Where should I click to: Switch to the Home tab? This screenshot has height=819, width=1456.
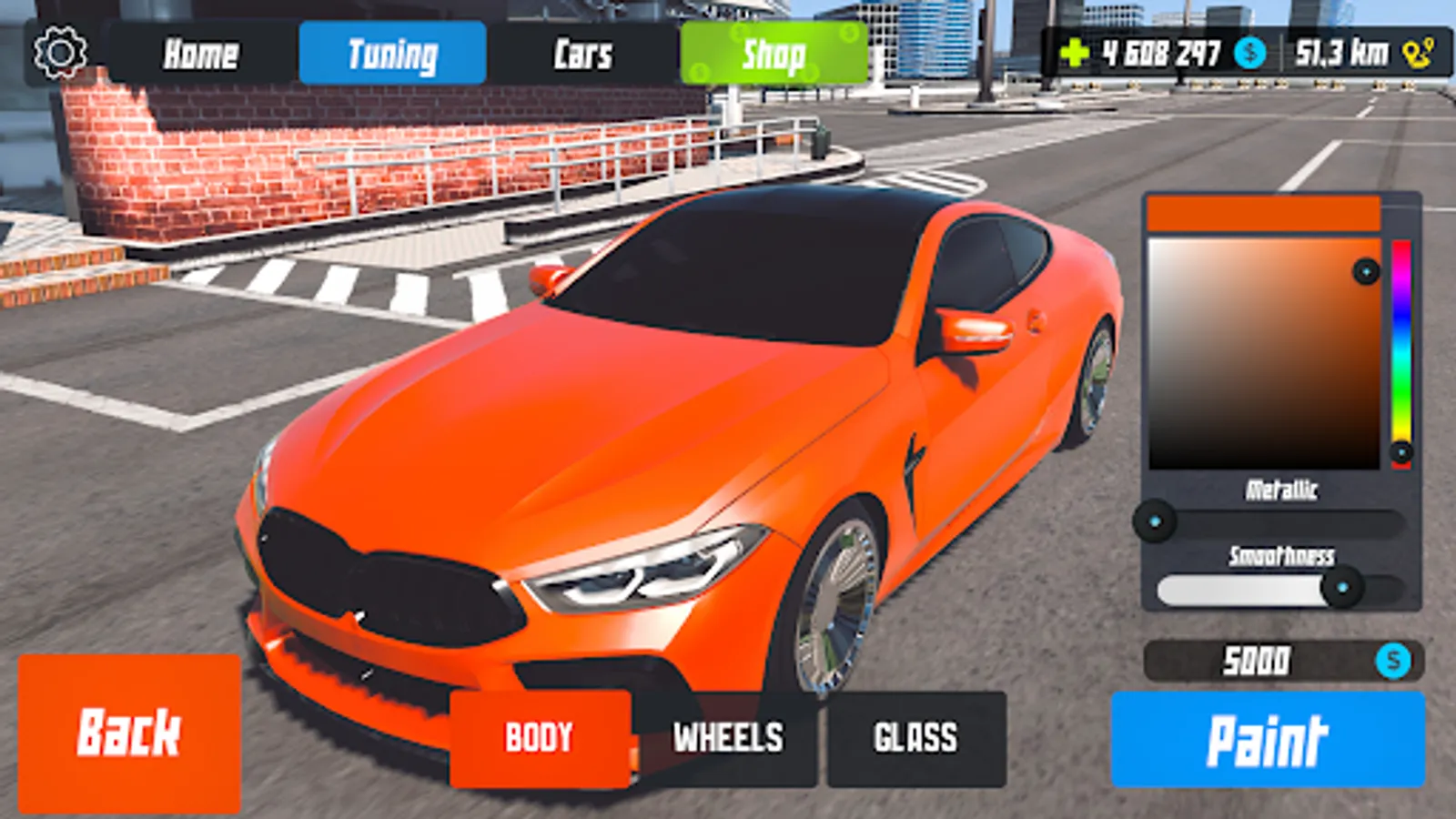pyautogui.click(x=200, y=55)
